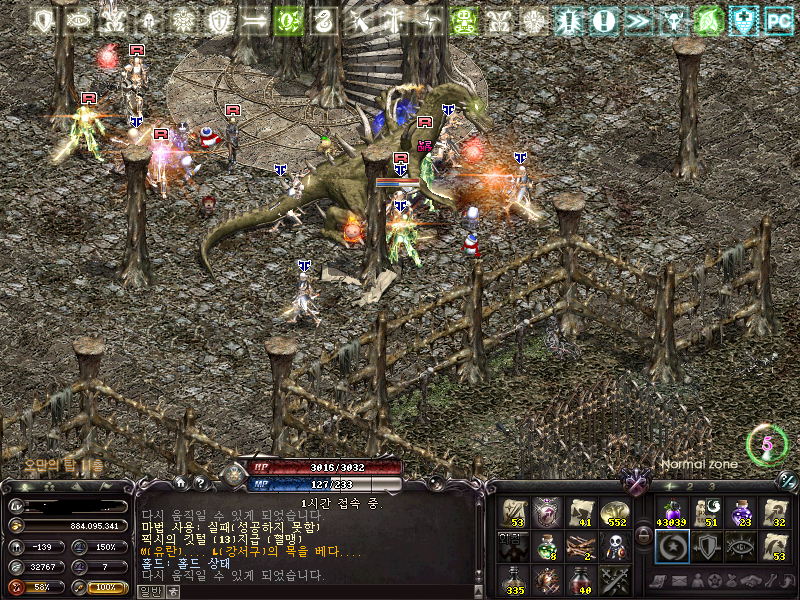
Task: Use the gold coin item with 552
Action: [x=613, y=513]
